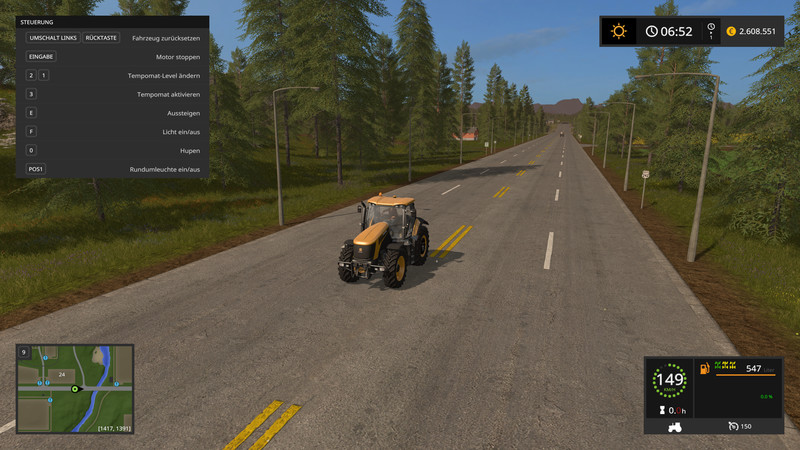Toggle the cruise control icon

[733, 426]
